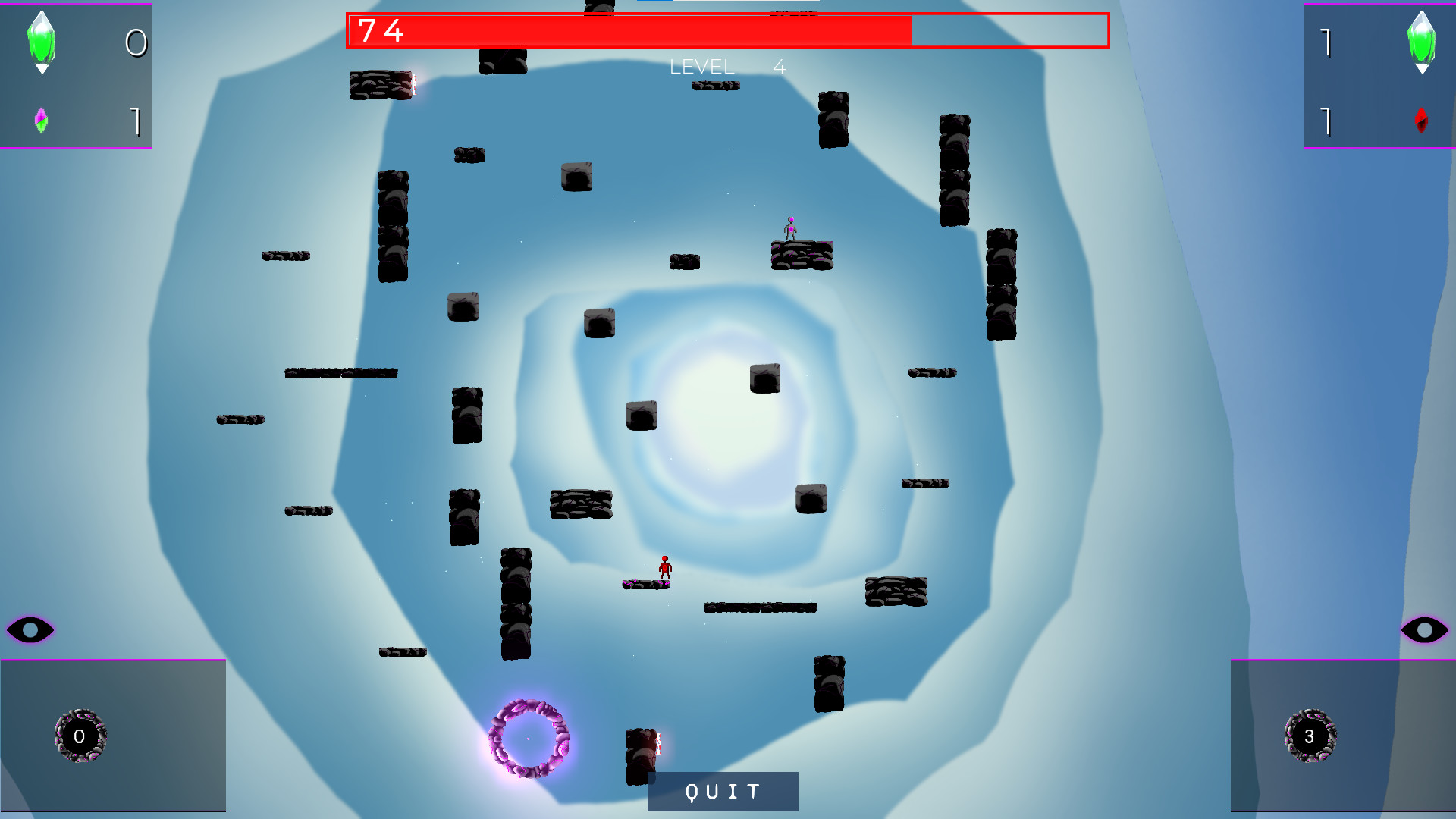Click the pink crystal count showing 1
Image resolution: width=1456 pixels, height=819 pixels.
click(136, 123)
